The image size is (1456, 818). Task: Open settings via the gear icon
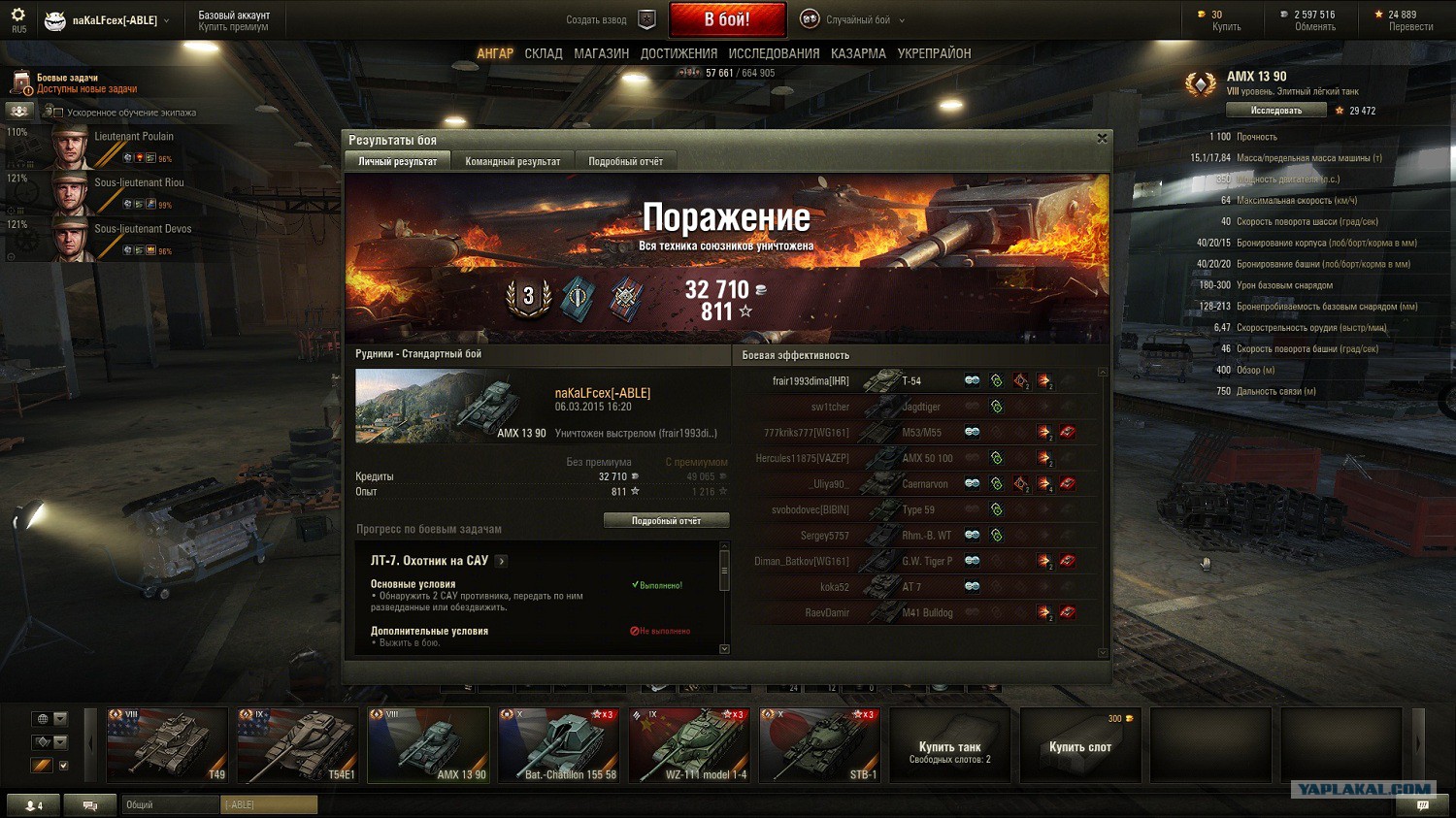click(x=17, y=16)
